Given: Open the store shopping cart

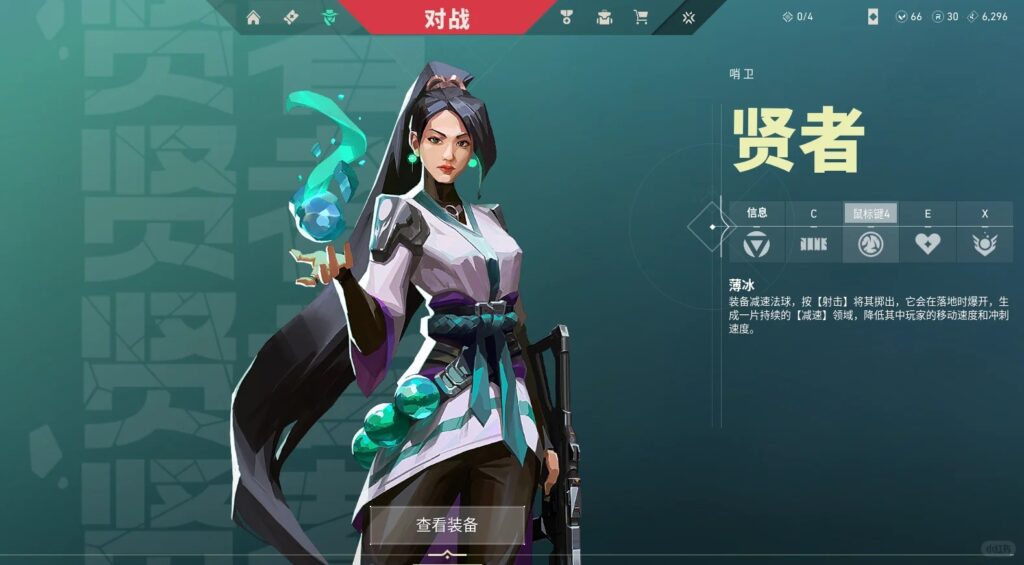Looking at the screenshot, I should click(x=641, y=17).
